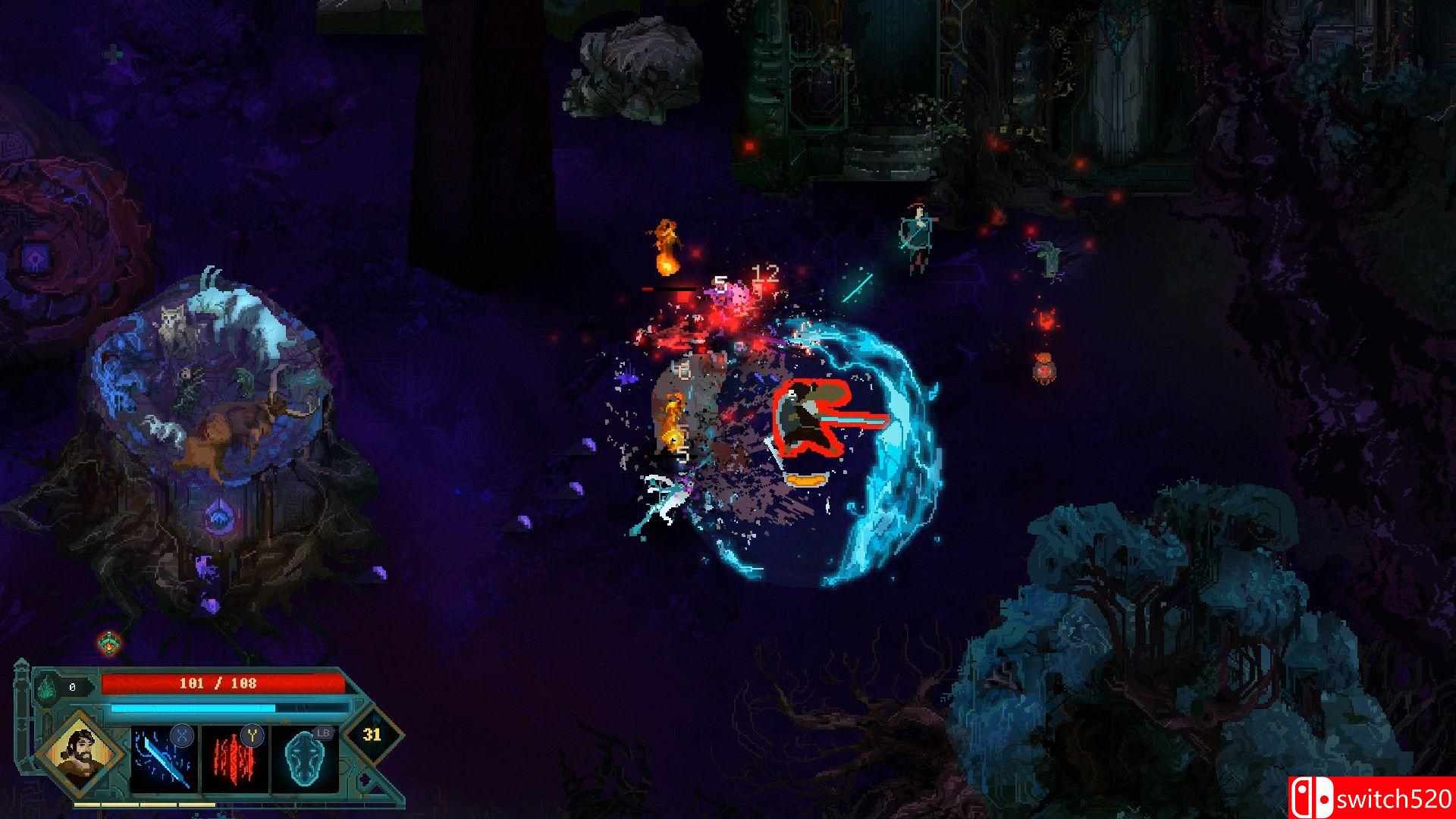Click the Y button prompt on the claw ability

(252, 736)
